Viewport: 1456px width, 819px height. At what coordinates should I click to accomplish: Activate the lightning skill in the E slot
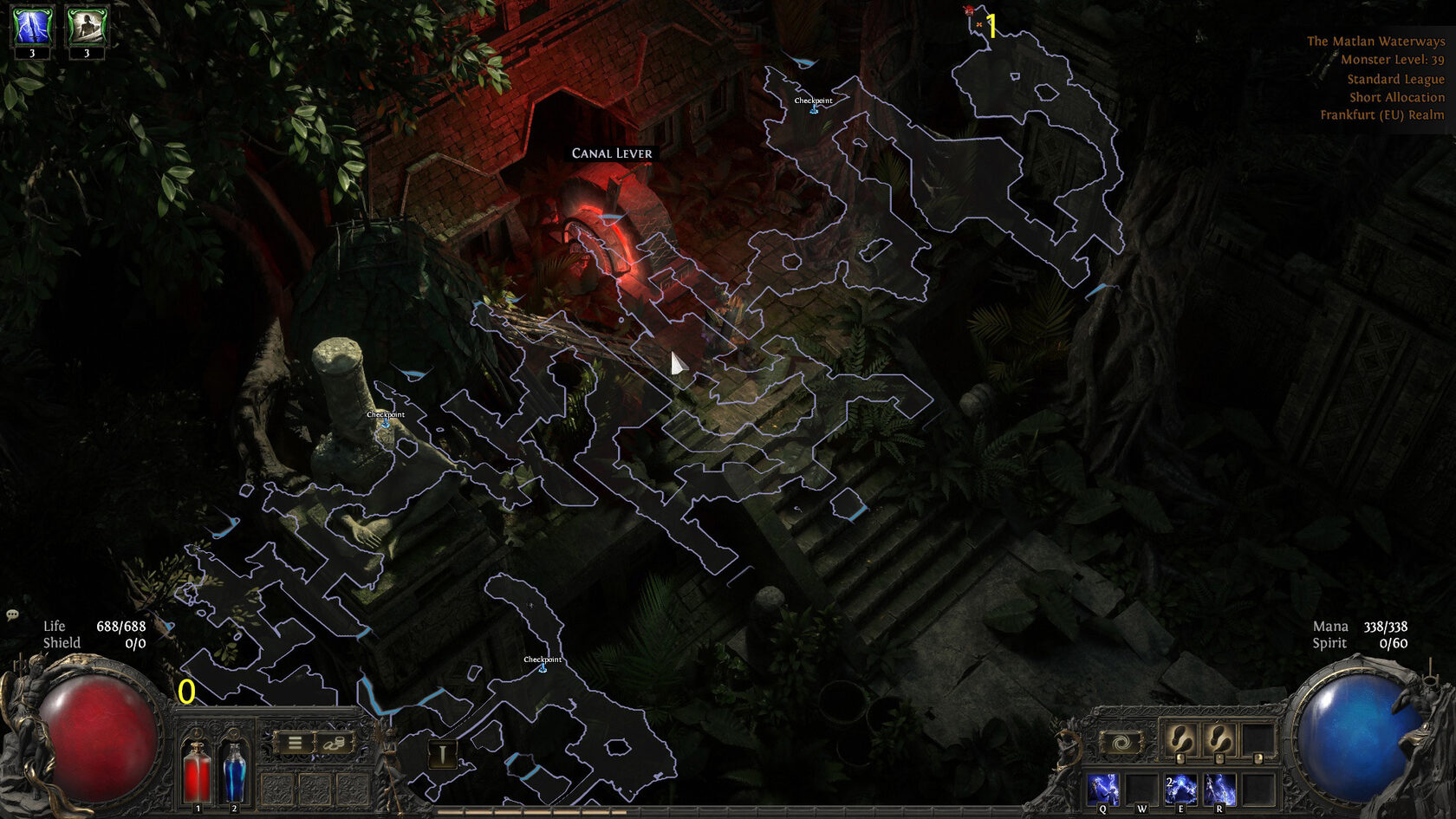1180,789
